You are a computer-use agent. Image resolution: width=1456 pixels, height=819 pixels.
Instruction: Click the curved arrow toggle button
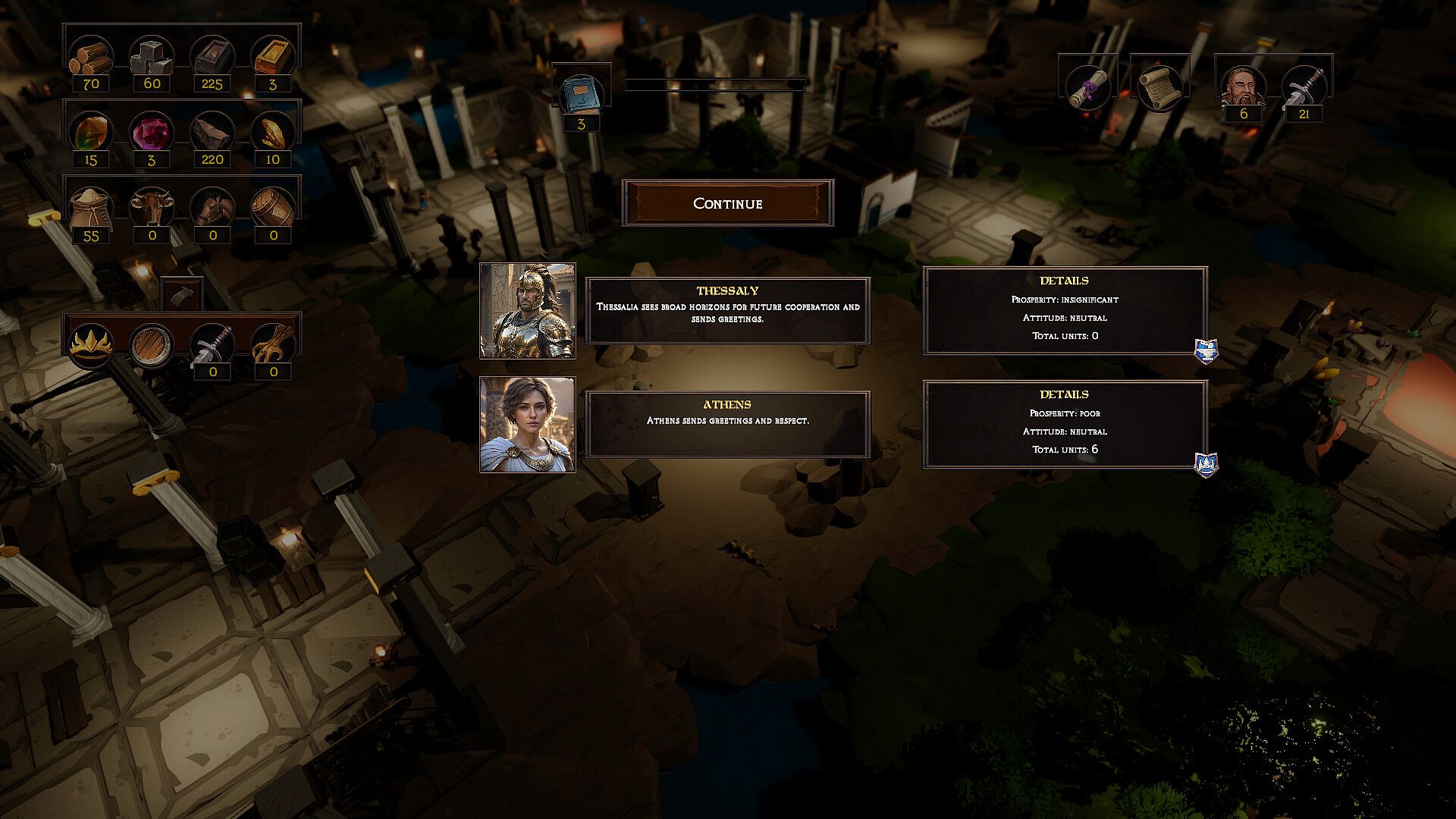182,293
